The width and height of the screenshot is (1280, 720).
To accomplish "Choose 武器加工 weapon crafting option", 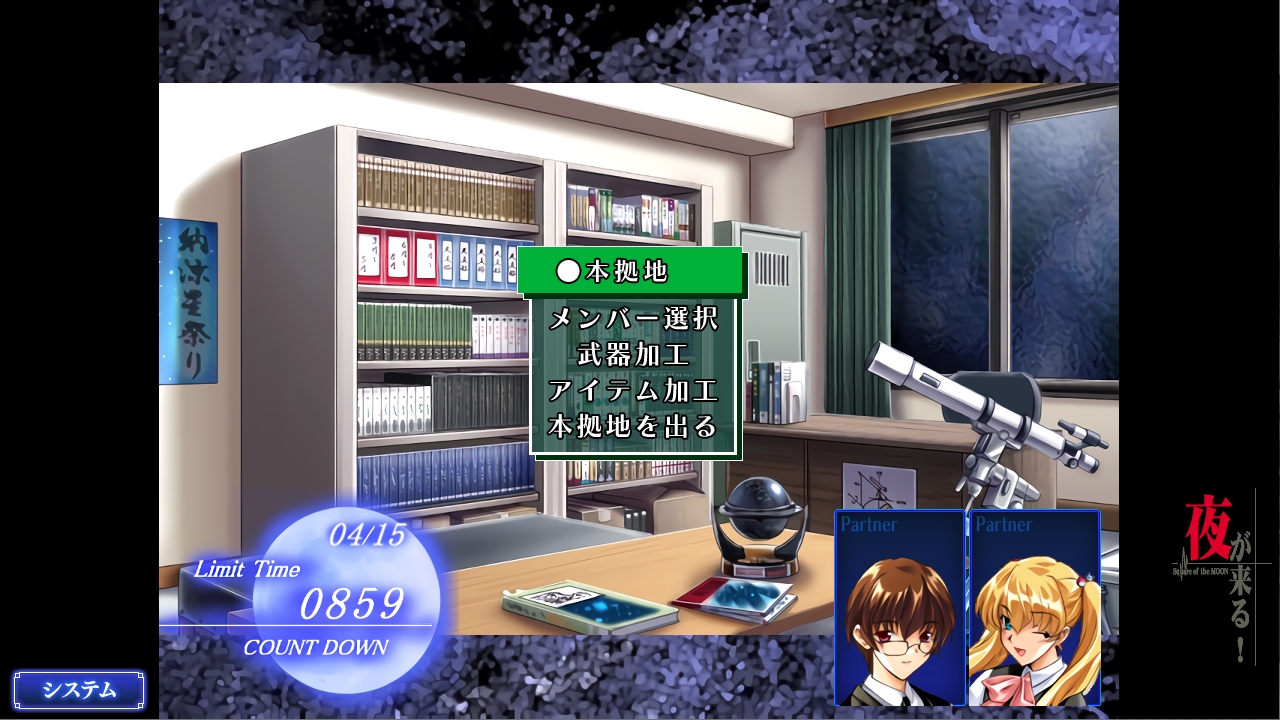I will click(633, 355).
